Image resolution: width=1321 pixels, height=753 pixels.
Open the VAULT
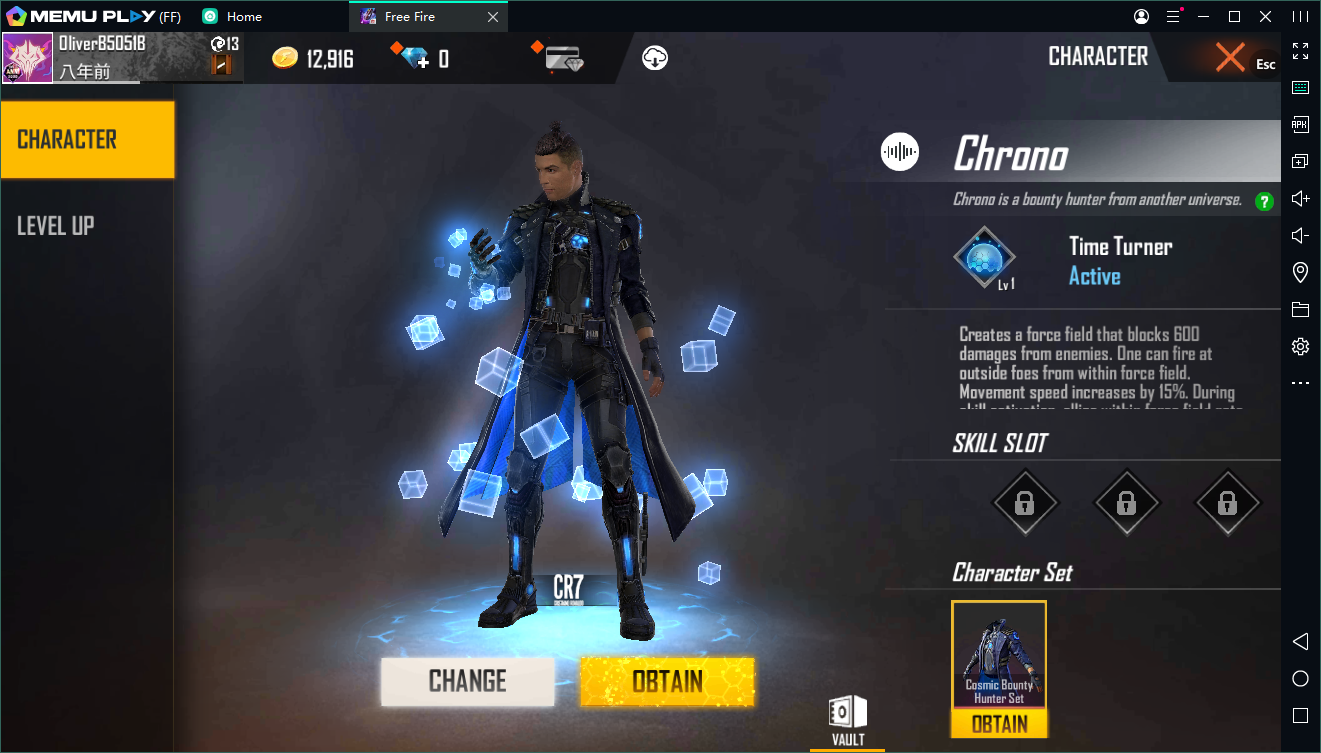pyautogui.click(x=847, y=721)
